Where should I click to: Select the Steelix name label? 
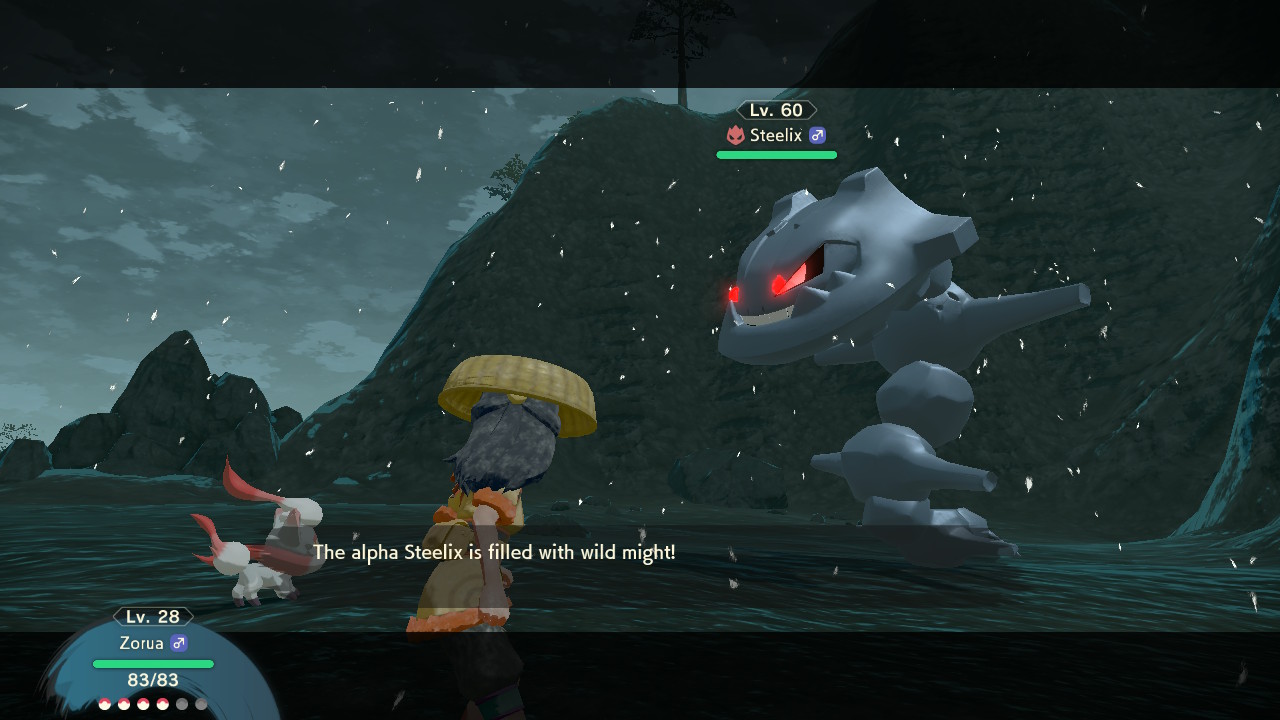(x=775, y=135)
